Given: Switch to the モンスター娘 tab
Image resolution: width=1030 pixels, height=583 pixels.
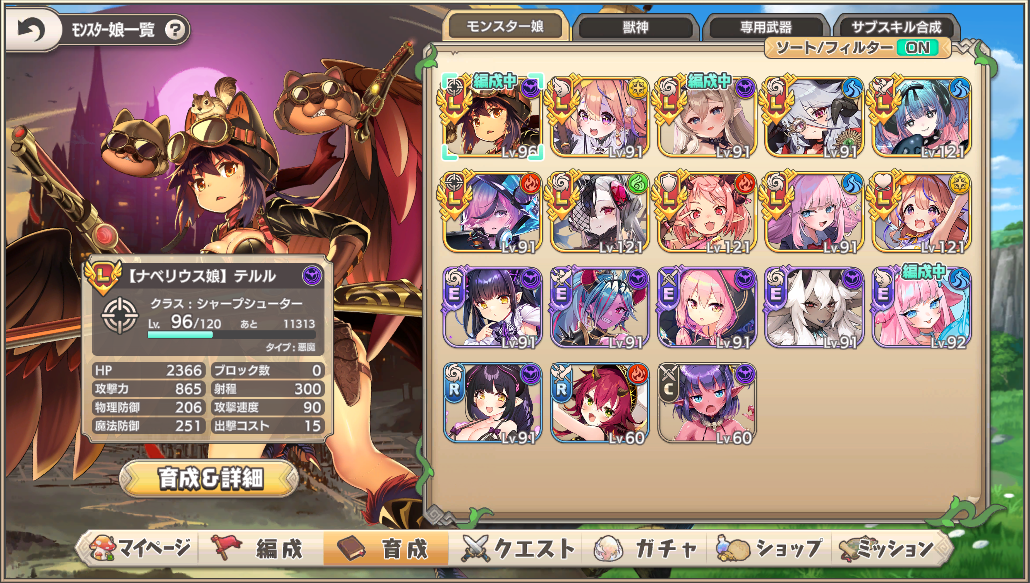Looking at the screenshot, I should point(506,28).
